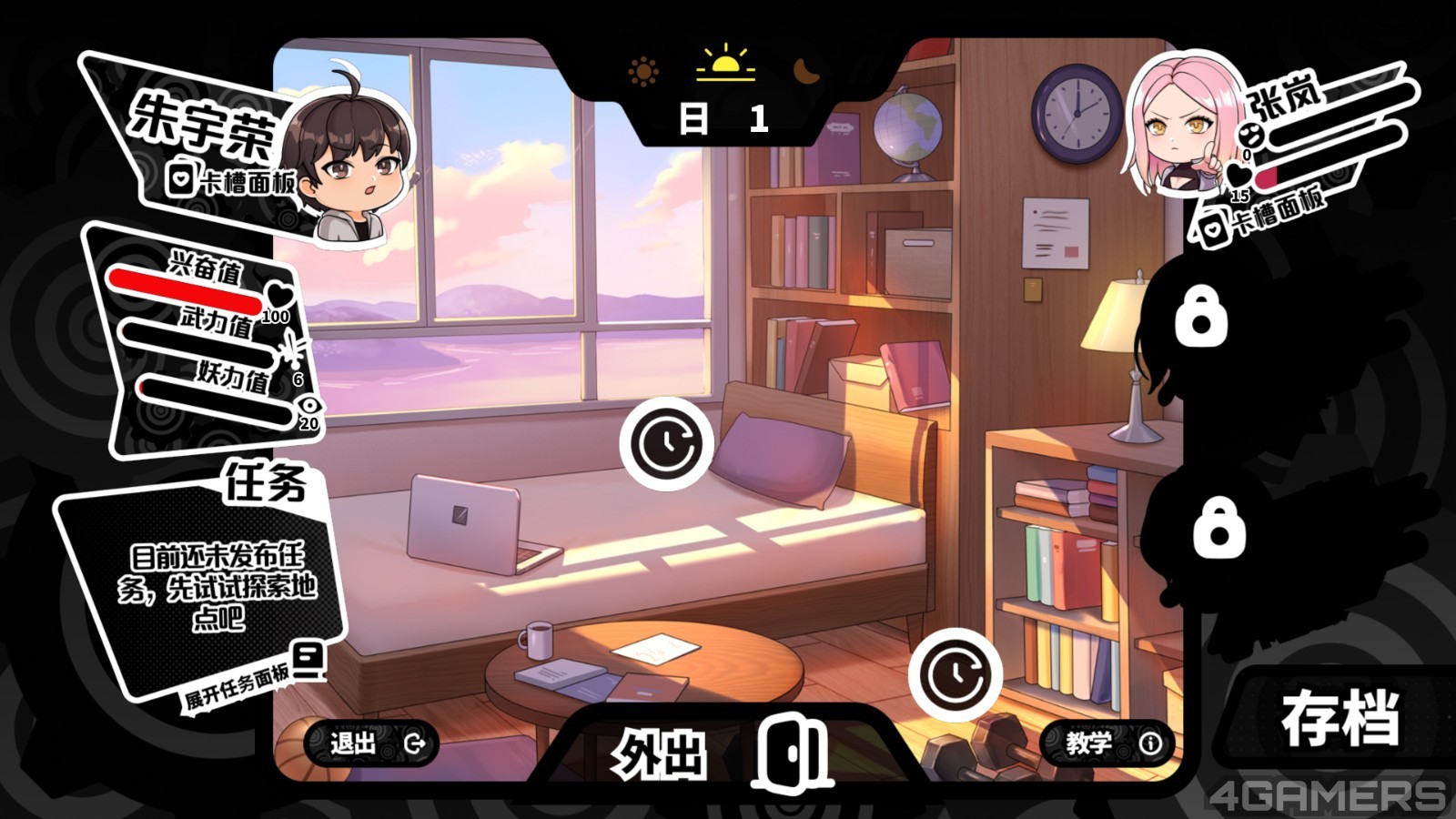
Task: Save the game with 存档
Action: coord(1340,719)
